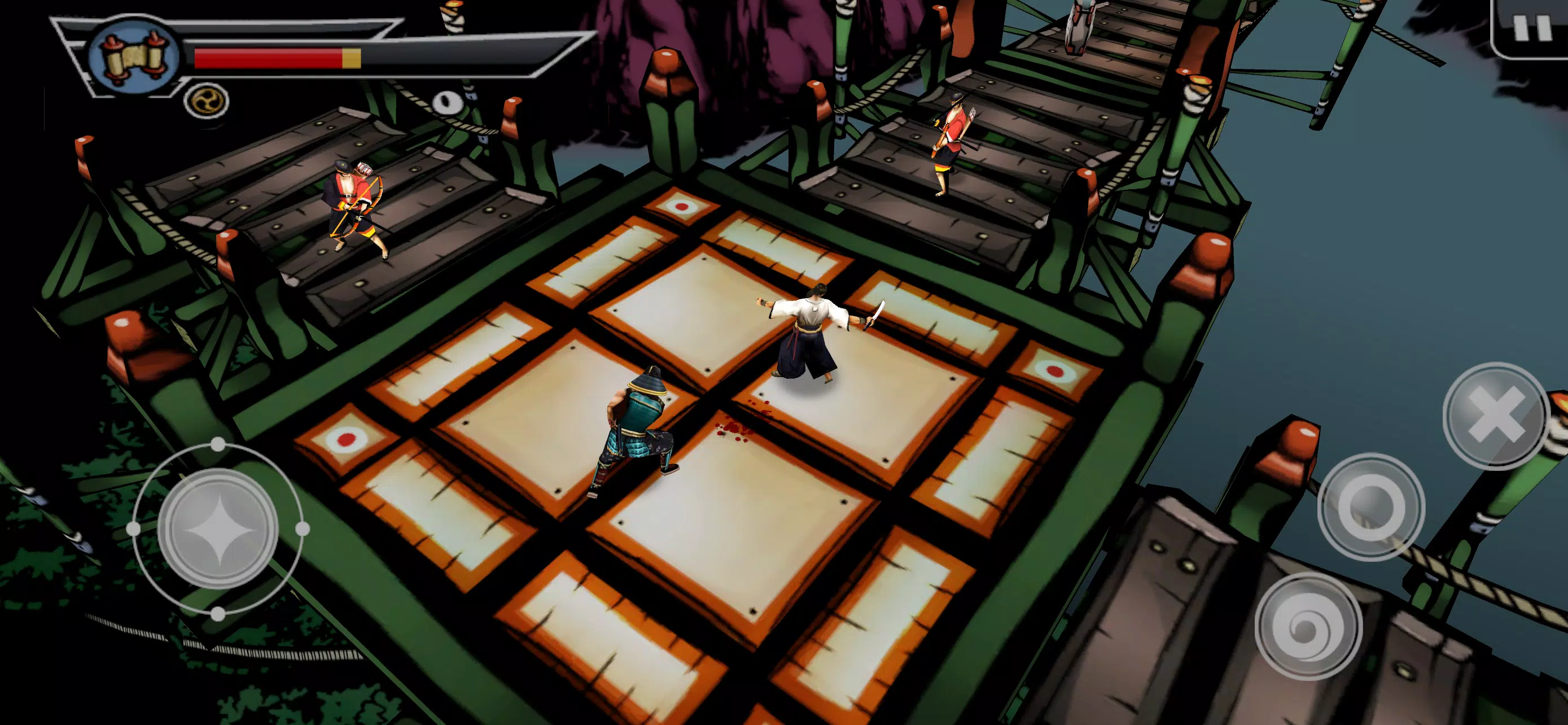Tap the red health bar
The width and height of the screenshot is (1568, 725).
[x=268, y=56]
